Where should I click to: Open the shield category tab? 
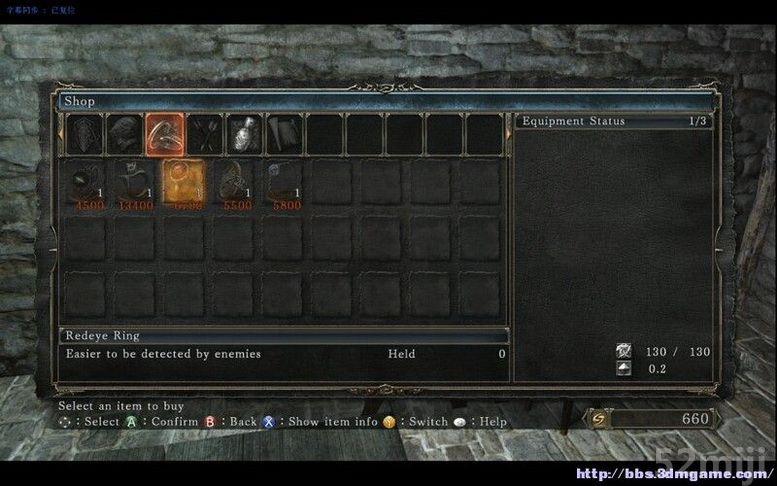point(83,133)
